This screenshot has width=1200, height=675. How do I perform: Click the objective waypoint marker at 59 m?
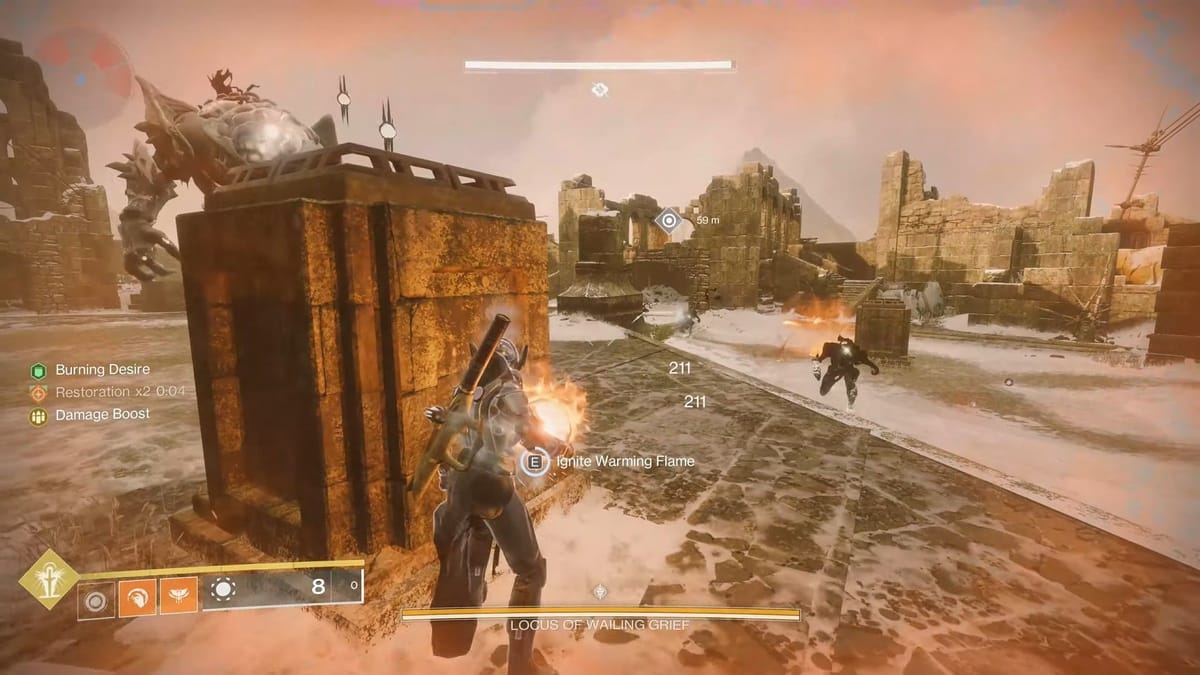tap(669, 220)
